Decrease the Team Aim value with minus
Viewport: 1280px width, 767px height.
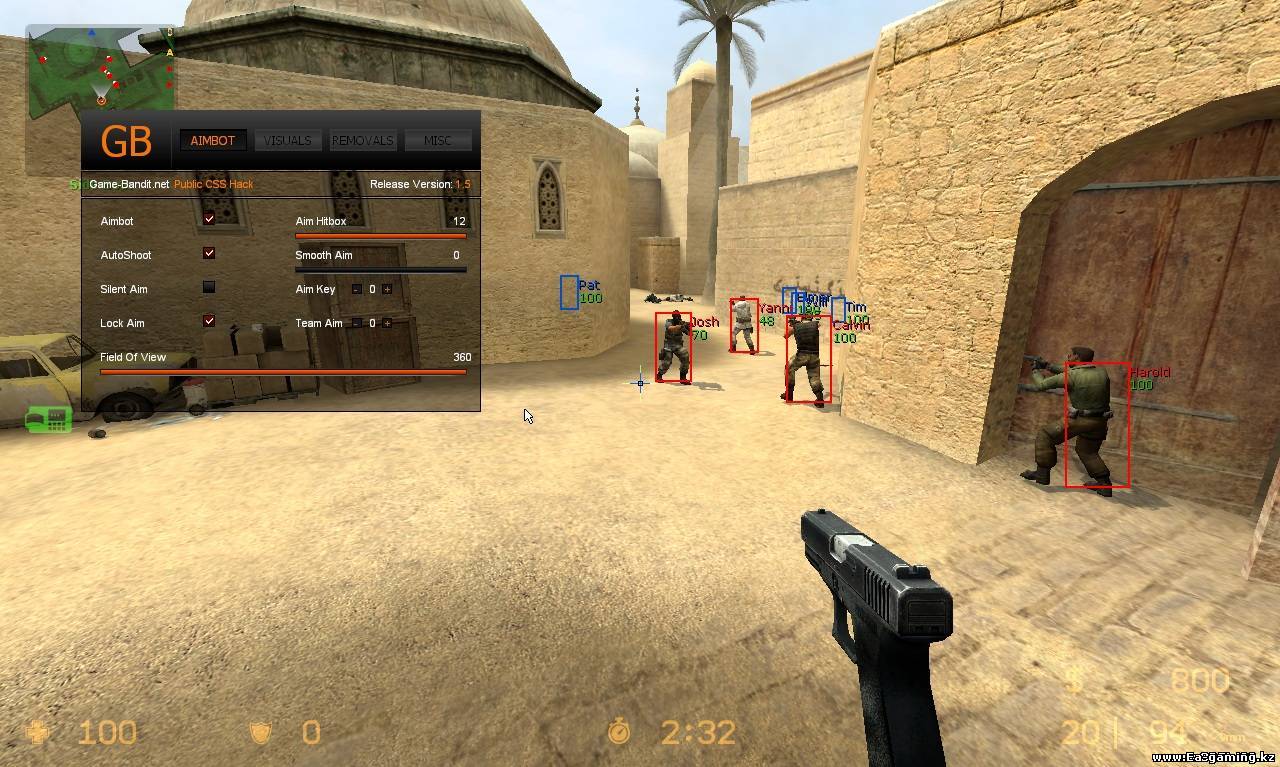pos(357,323)
